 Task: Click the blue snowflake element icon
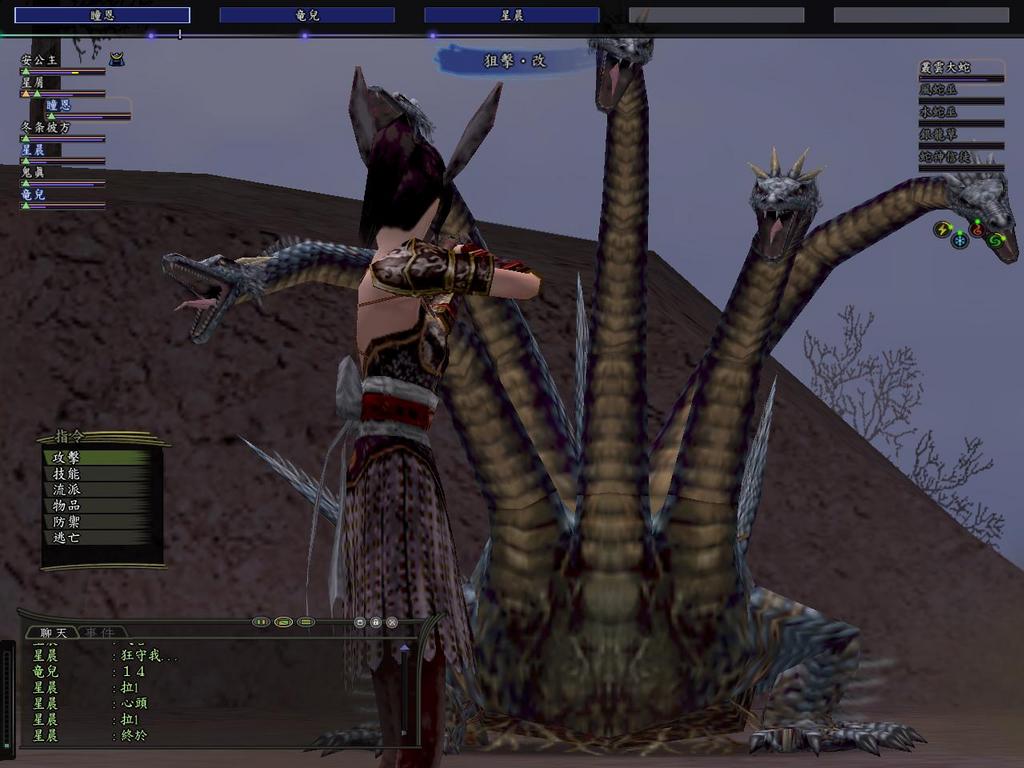[x=960, y=240]
